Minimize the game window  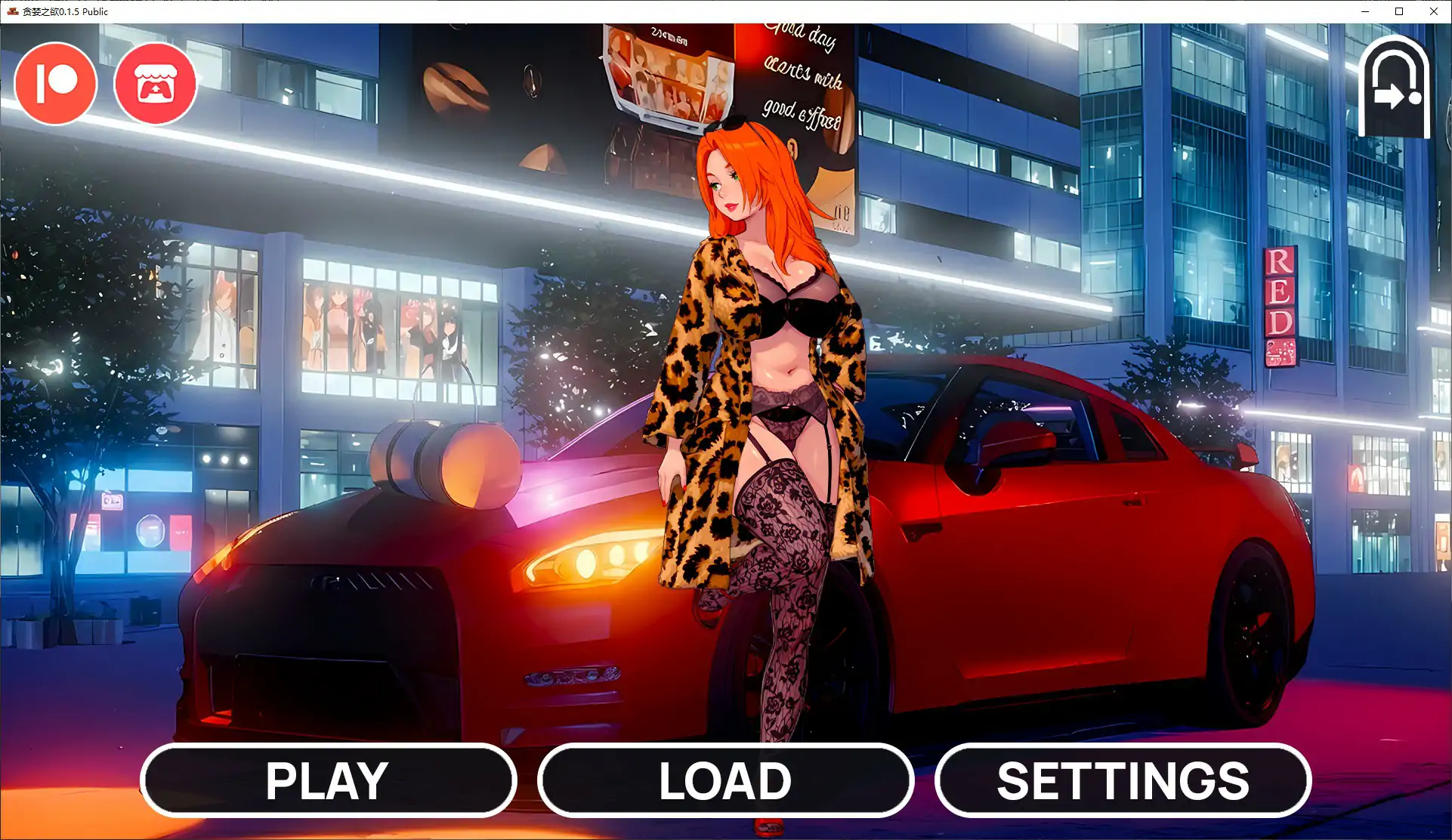click(1365, 11)
